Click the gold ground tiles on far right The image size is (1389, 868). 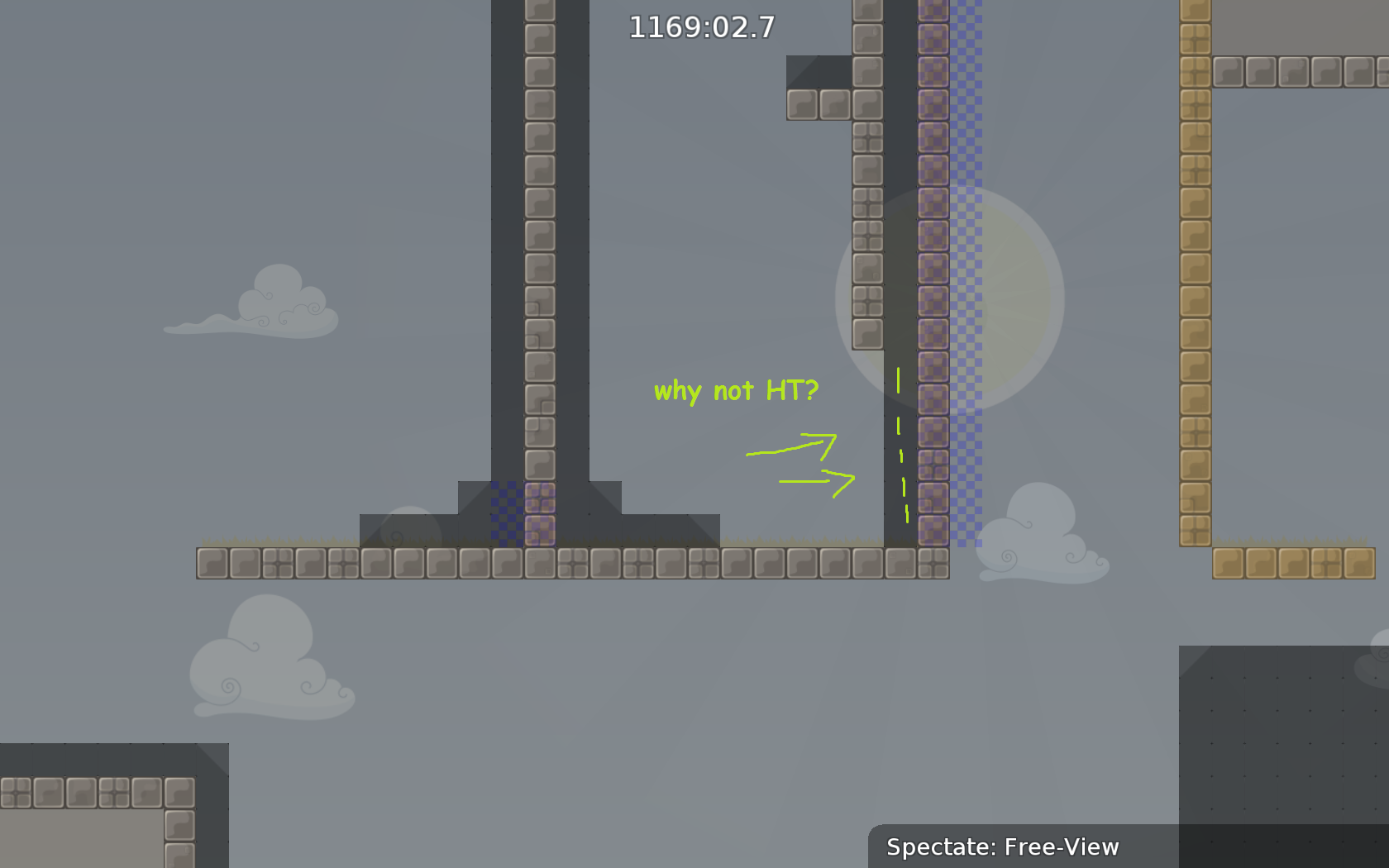point(1290,562)
